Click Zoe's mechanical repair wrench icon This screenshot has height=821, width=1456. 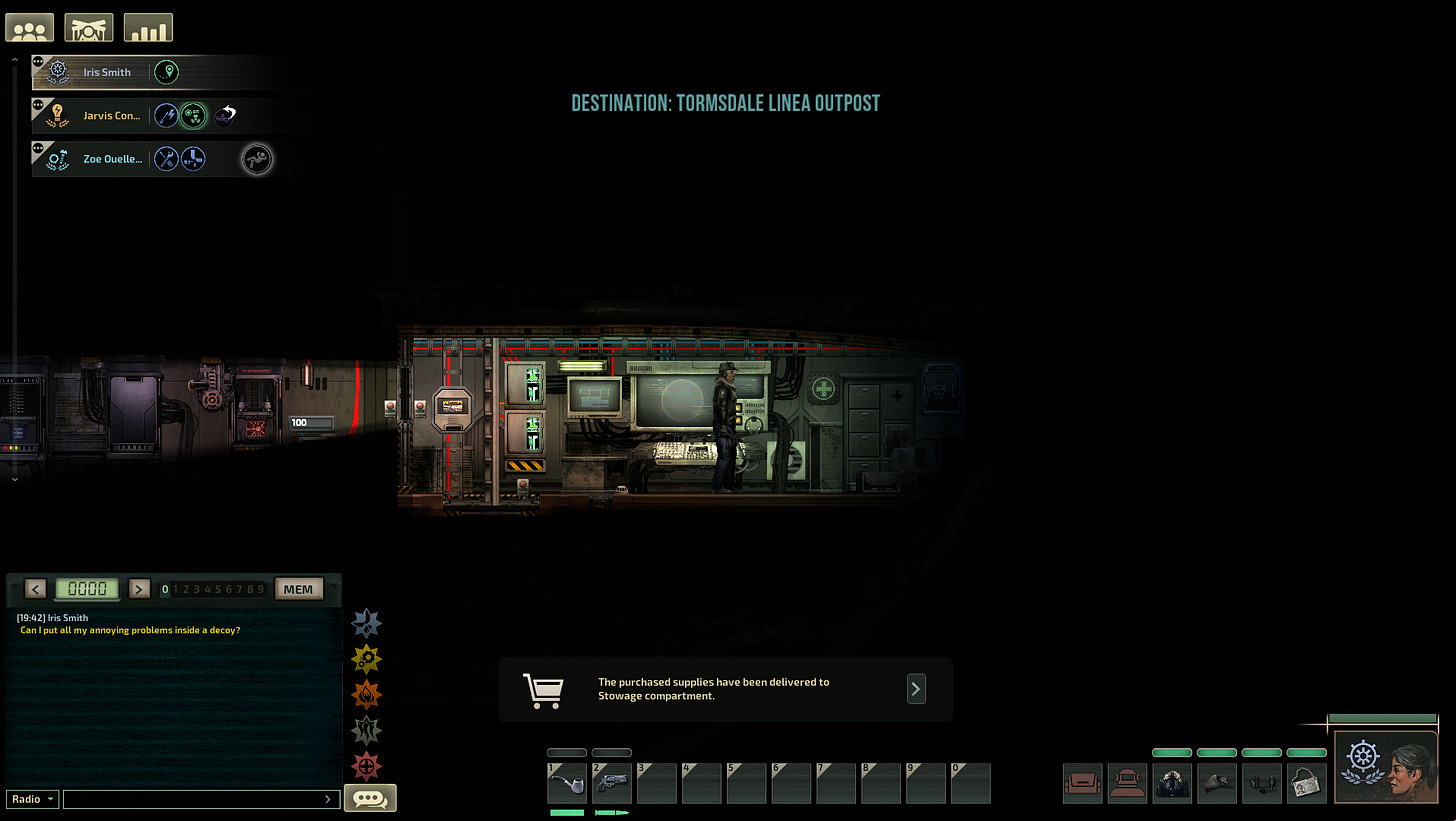(164, 158)
